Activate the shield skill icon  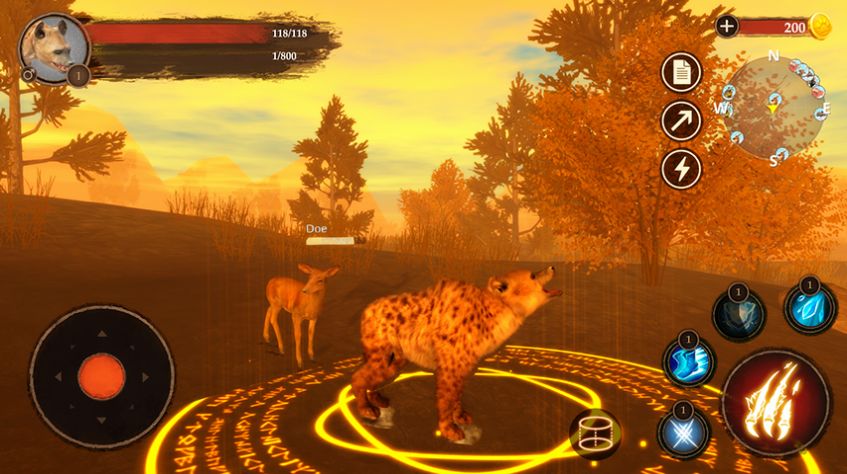coord(738,315)
